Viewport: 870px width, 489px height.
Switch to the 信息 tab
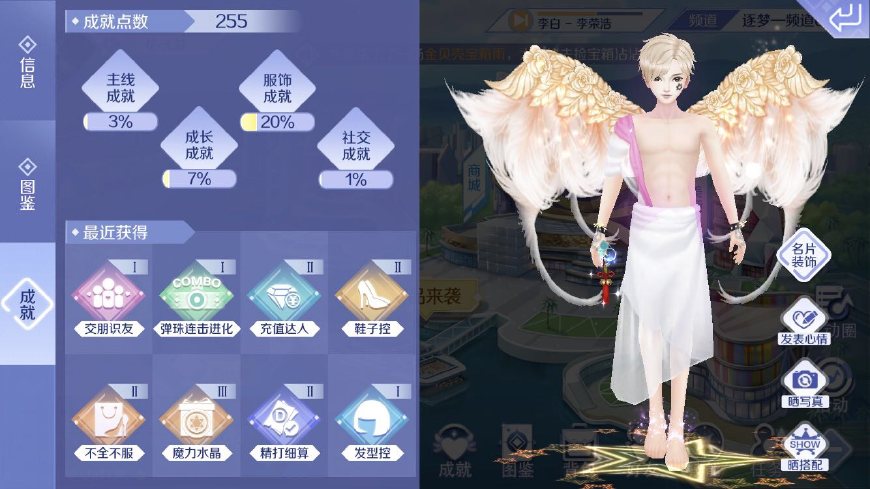pyautogui.click(x=27, y=64)
